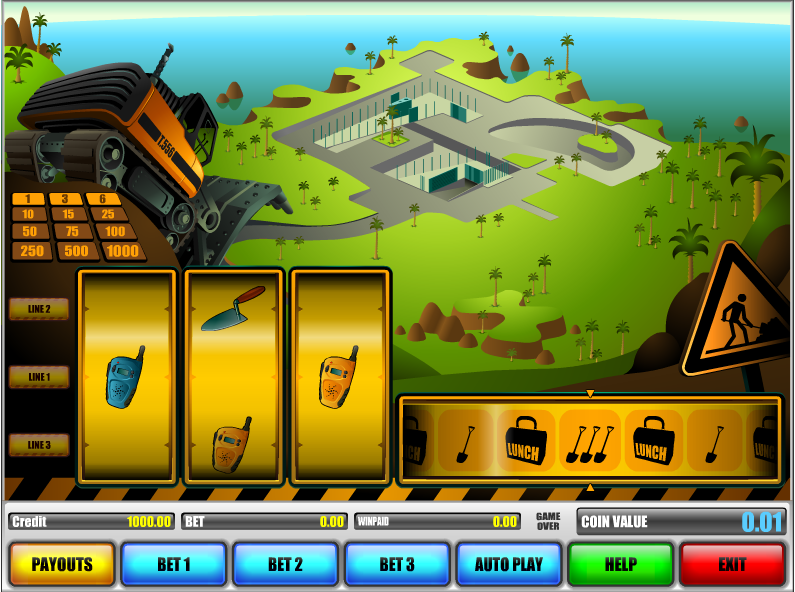Select the LINE 1 indicator
795x592 pixels.
[39, 377]
